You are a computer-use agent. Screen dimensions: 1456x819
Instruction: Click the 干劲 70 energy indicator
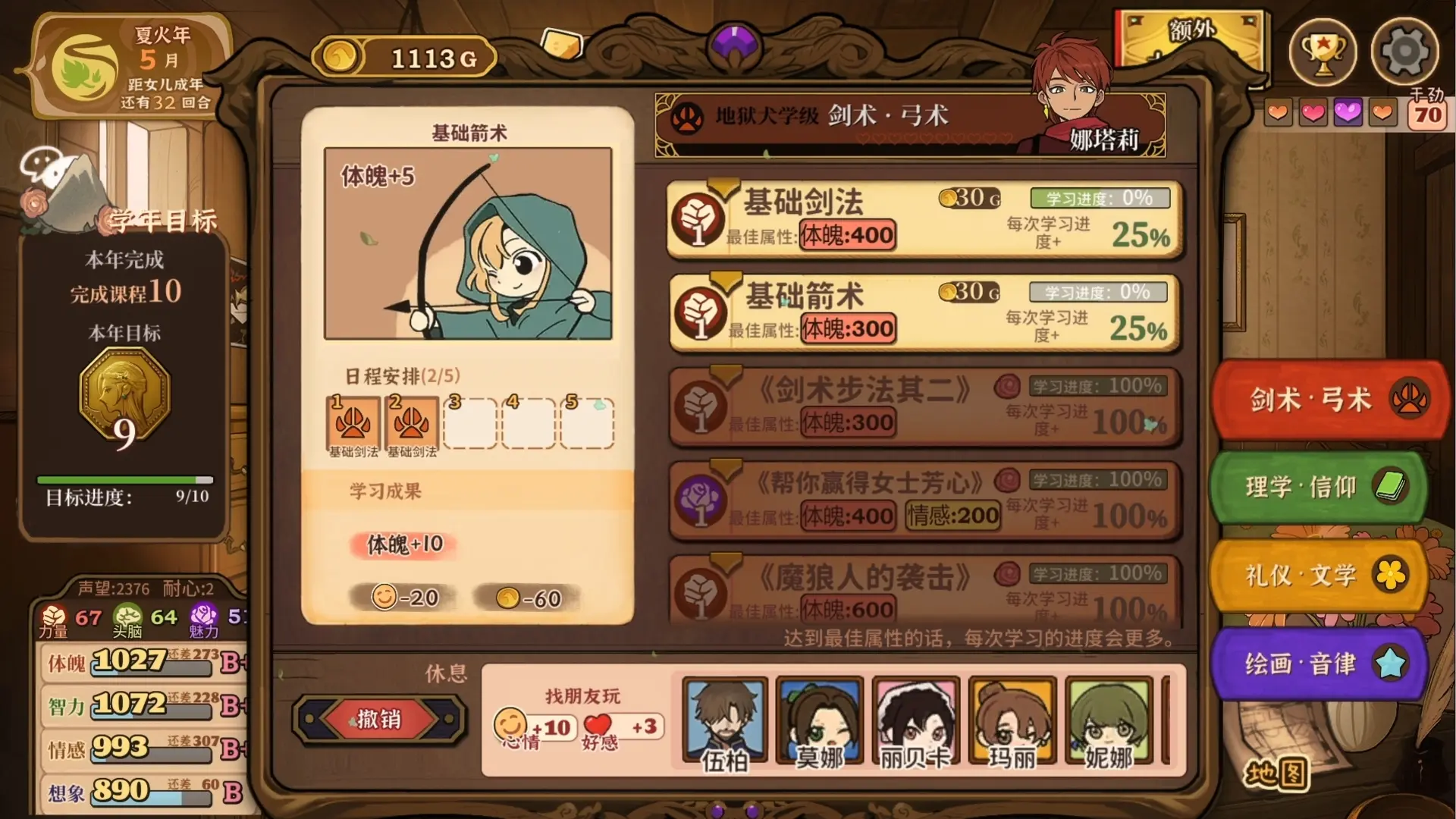(1429, 106)
